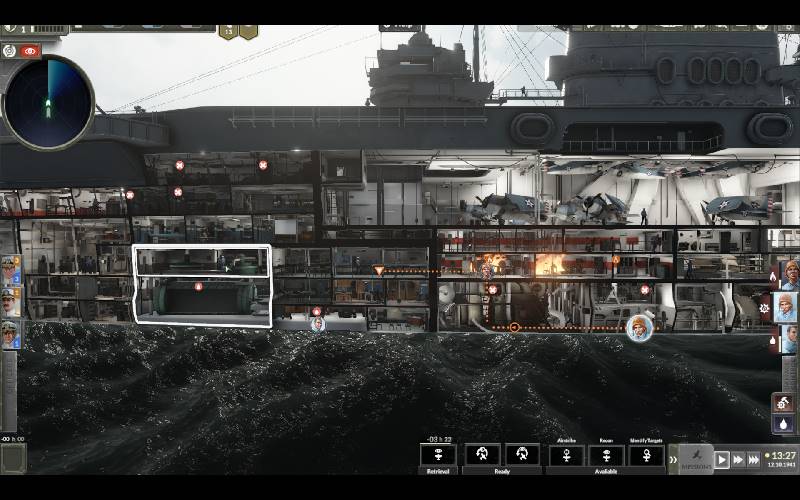Select the crew portrait with water drop icon
800x500 pixels.
(x=788, y=338)
